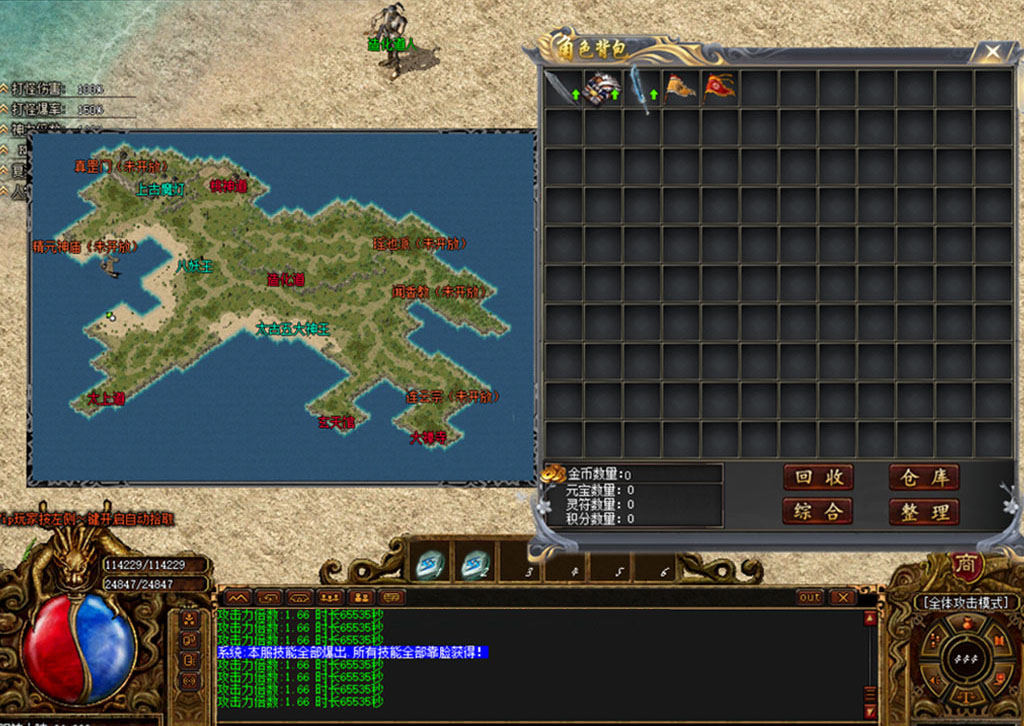The image size is (1024, 726).
Task: Use the second blue rune hotbar item
Action: [x=475, y=568]
